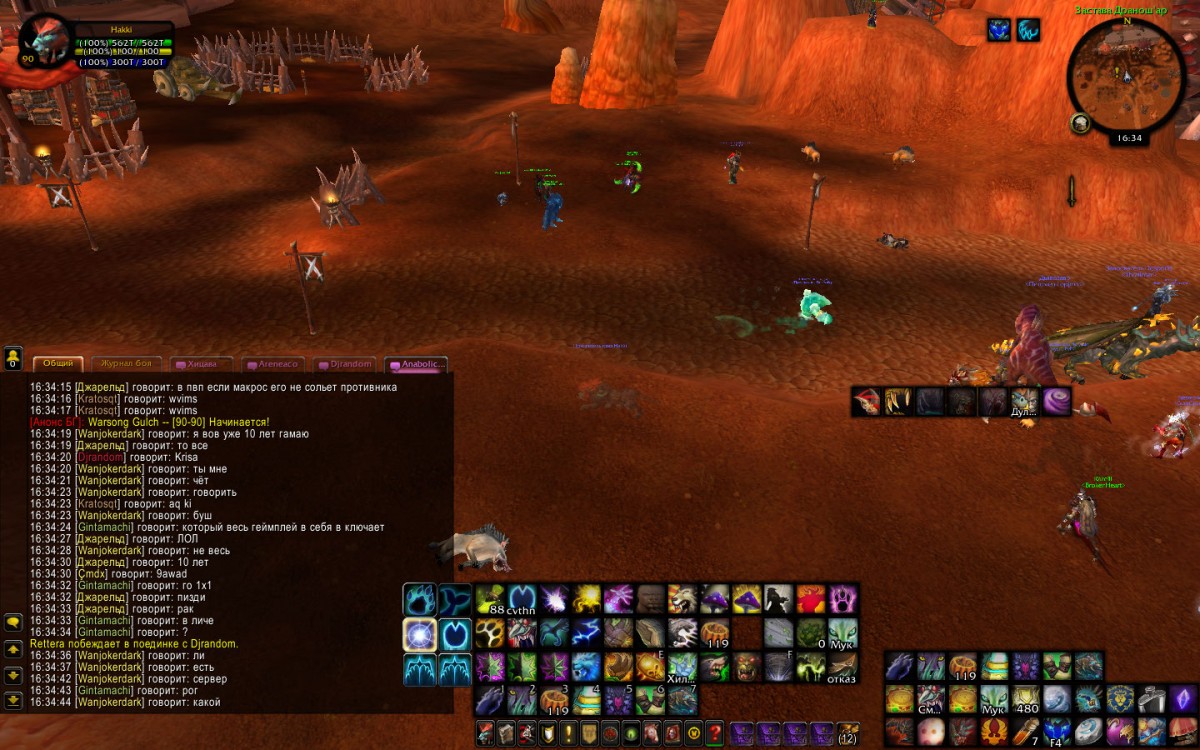
Task: Open the Djrandom whisper tab
Action: [x=345, y=365]
